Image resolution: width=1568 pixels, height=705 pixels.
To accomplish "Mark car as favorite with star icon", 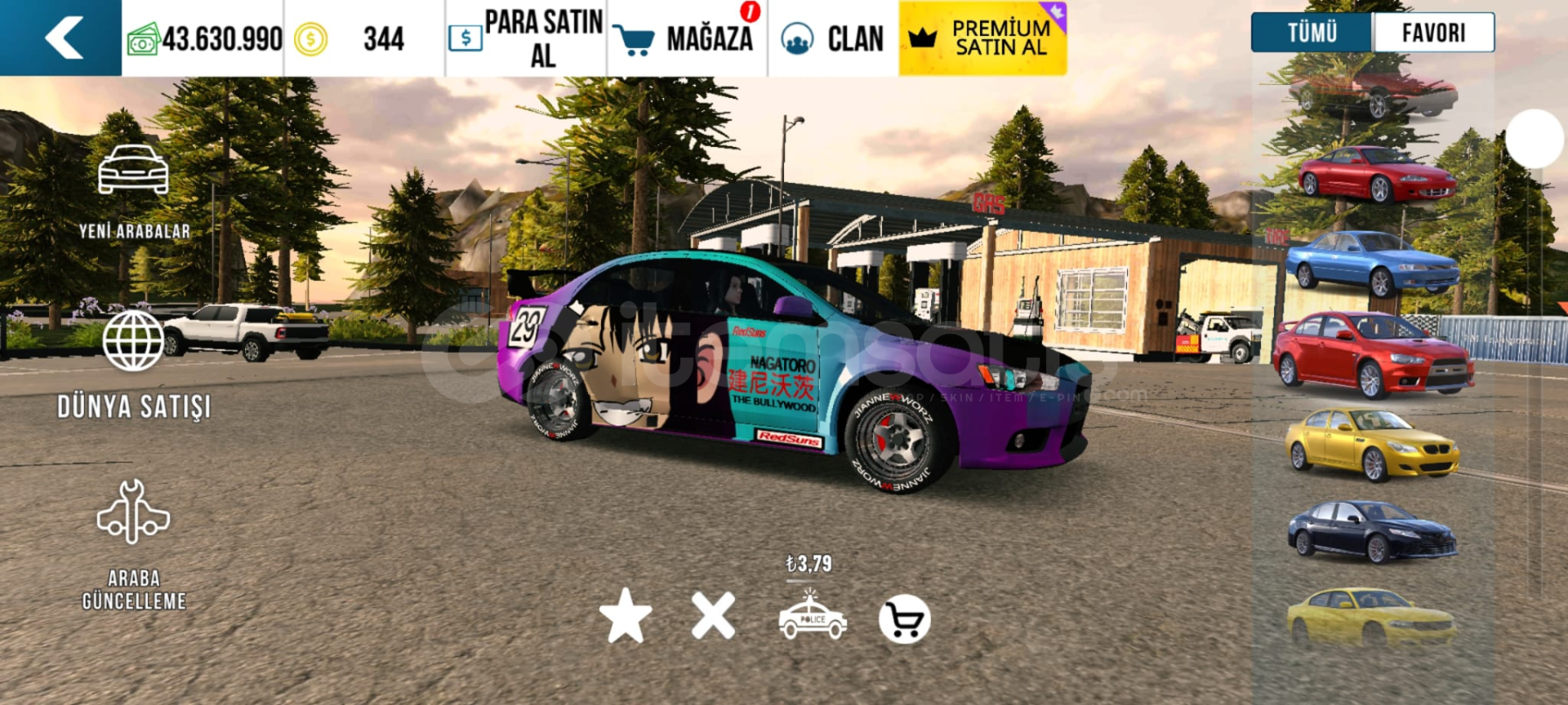I will click(x=626, y=616).
